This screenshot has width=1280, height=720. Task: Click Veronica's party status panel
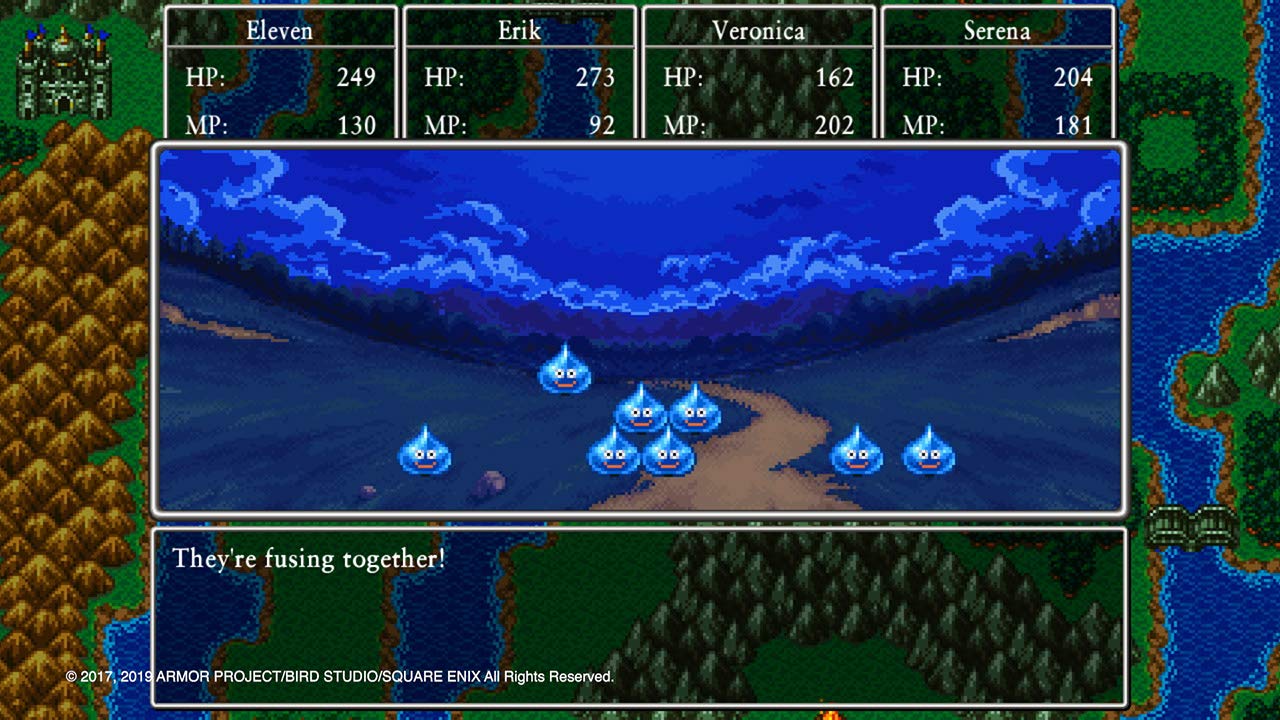click(758, 74)
